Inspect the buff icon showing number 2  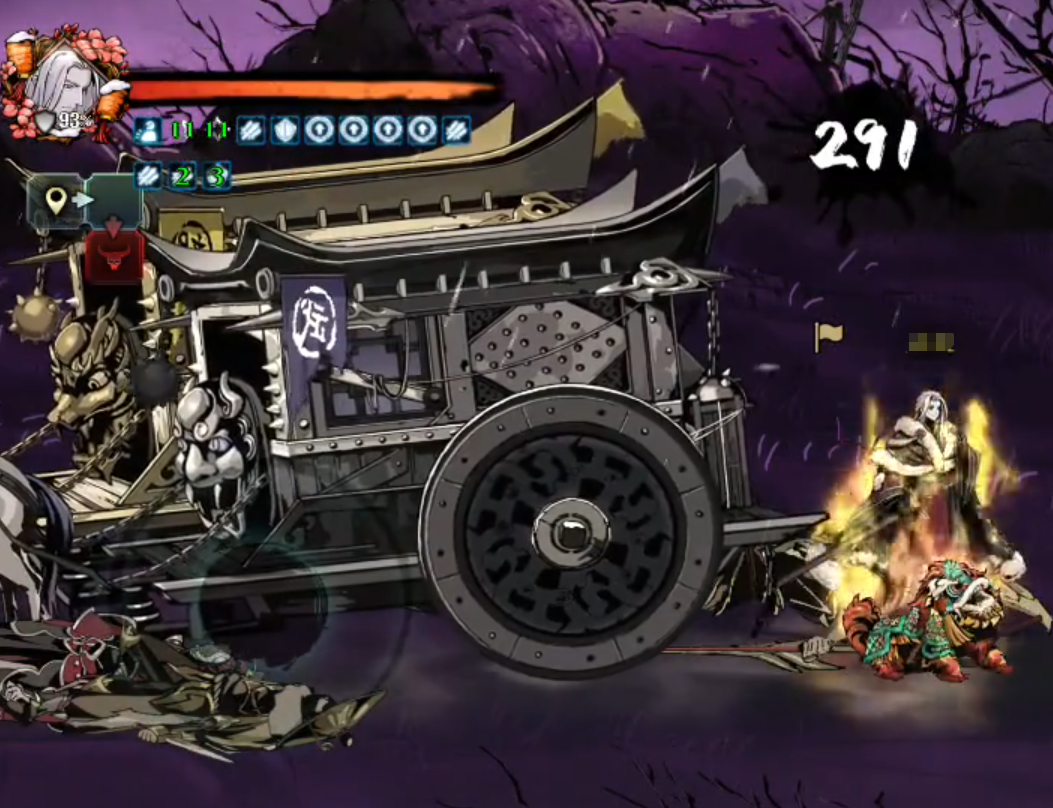click(x=183, y=176)
